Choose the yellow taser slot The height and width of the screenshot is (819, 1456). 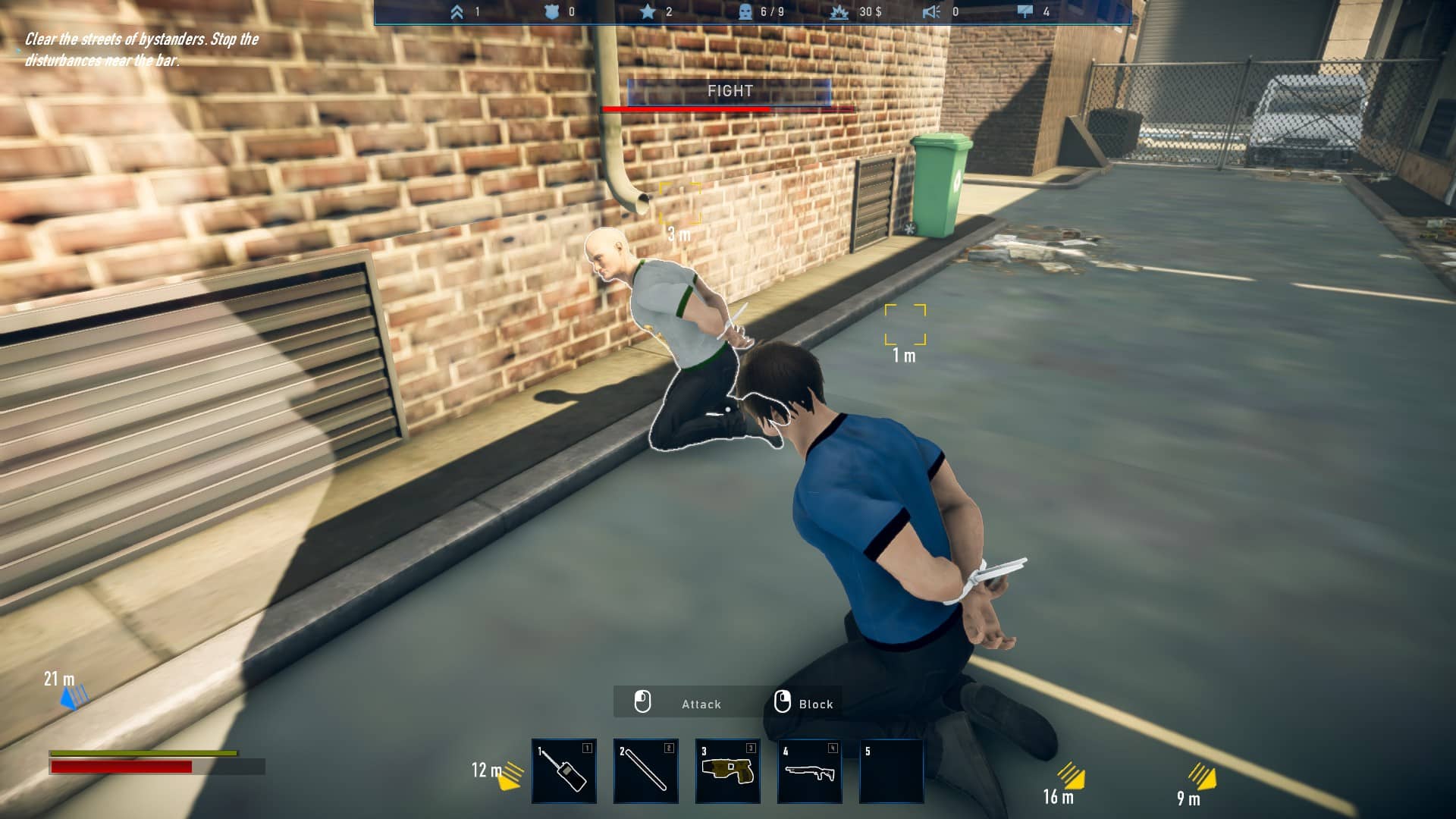point(728,771)
